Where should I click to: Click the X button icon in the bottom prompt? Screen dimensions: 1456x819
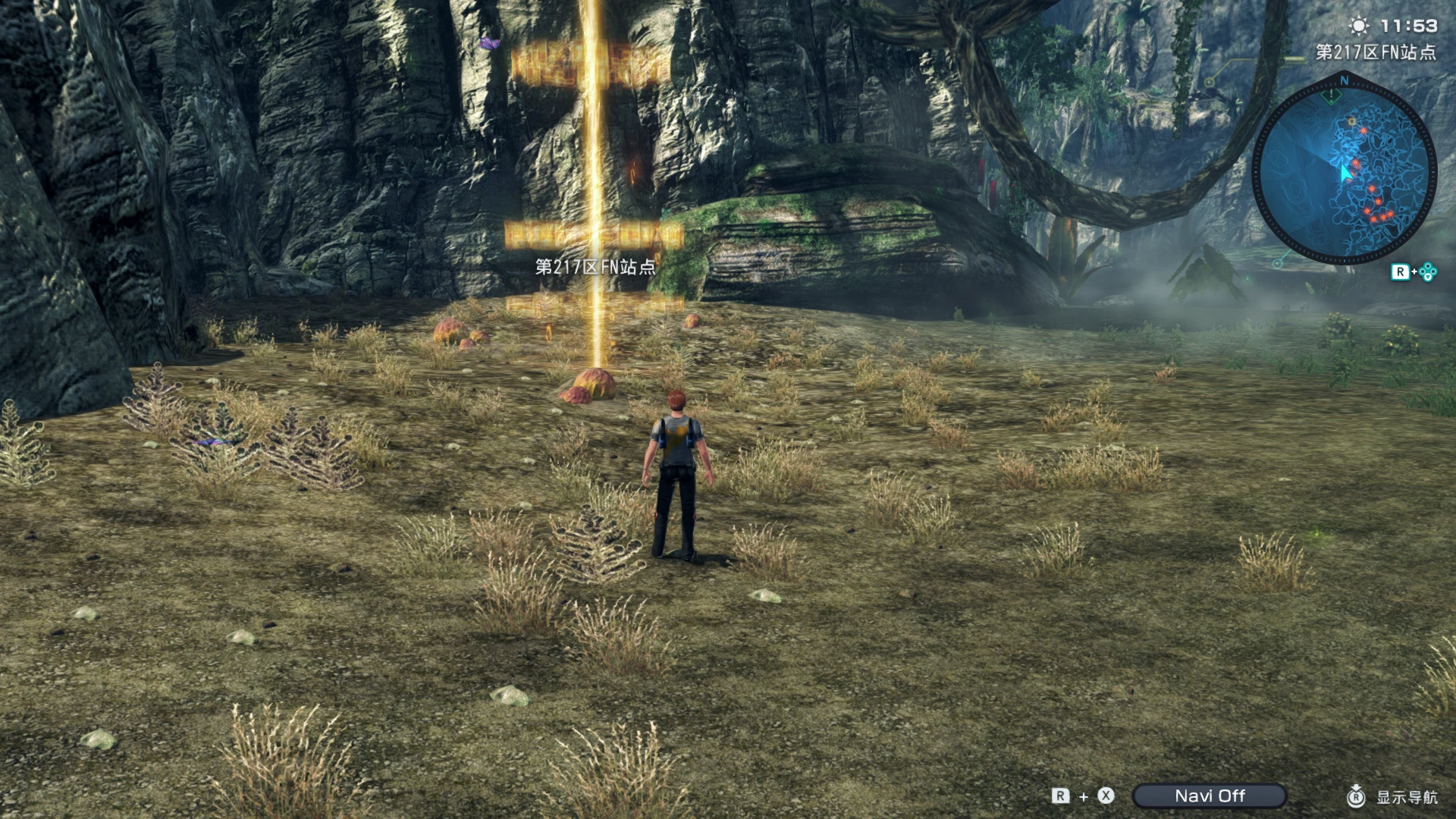[1106, 795]
